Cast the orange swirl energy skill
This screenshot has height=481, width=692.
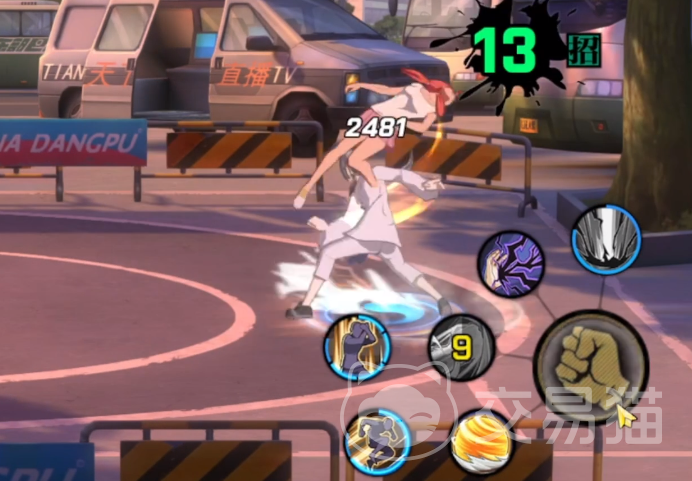coord(483,443)
